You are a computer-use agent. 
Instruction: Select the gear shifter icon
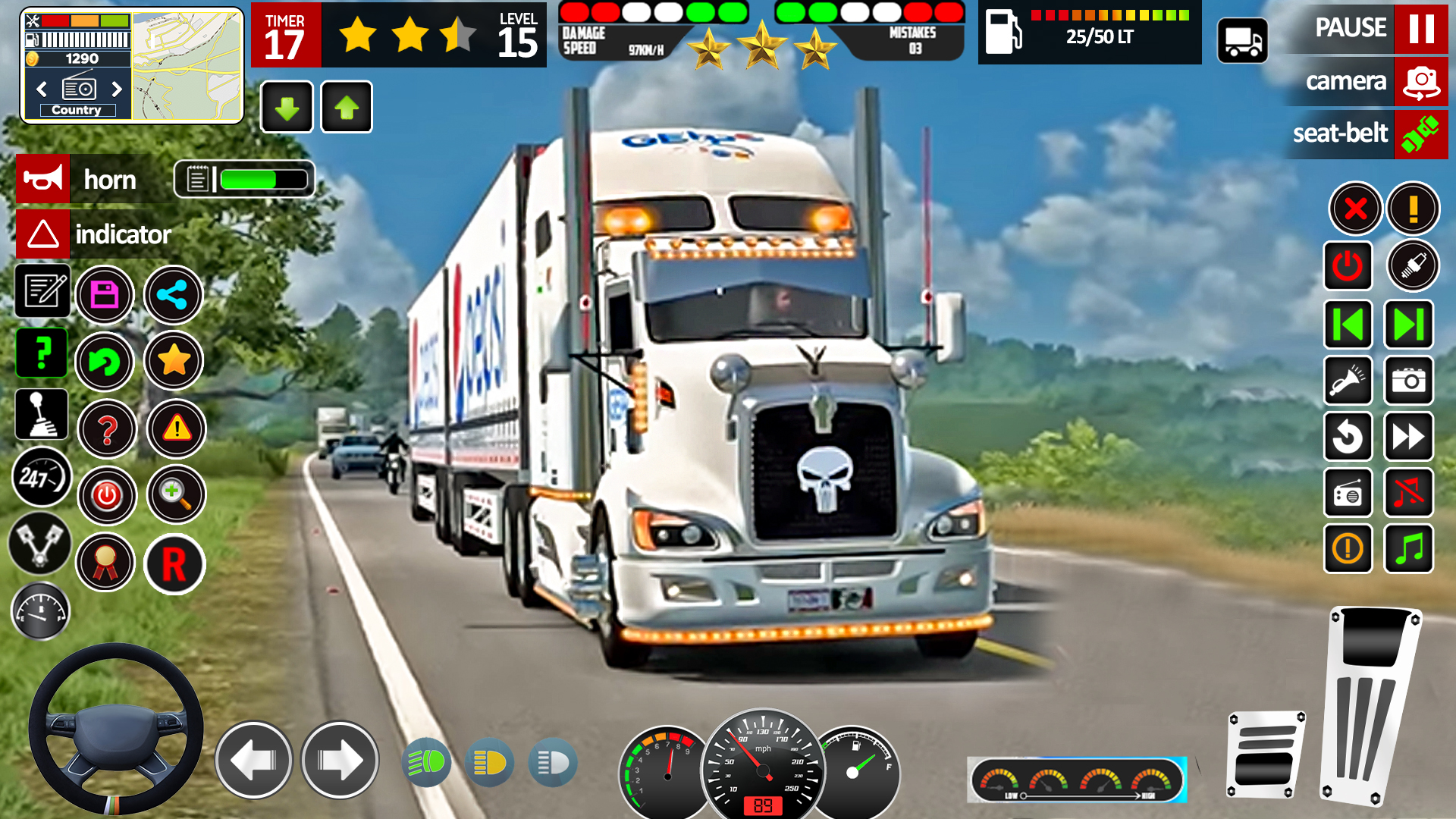(x=42, y=414)
